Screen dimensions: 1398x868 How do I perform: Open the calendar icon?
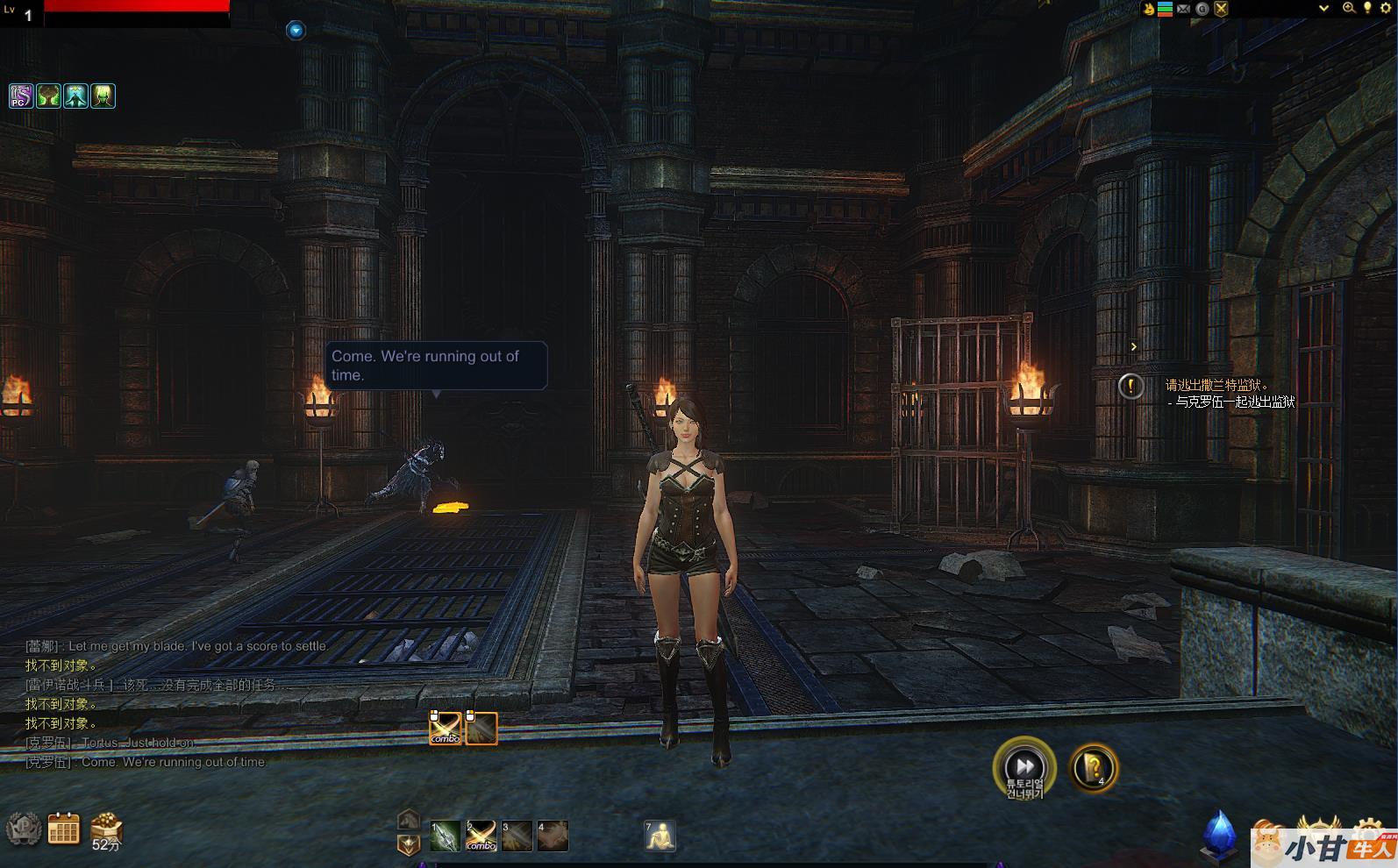click(x=63, y=828)
